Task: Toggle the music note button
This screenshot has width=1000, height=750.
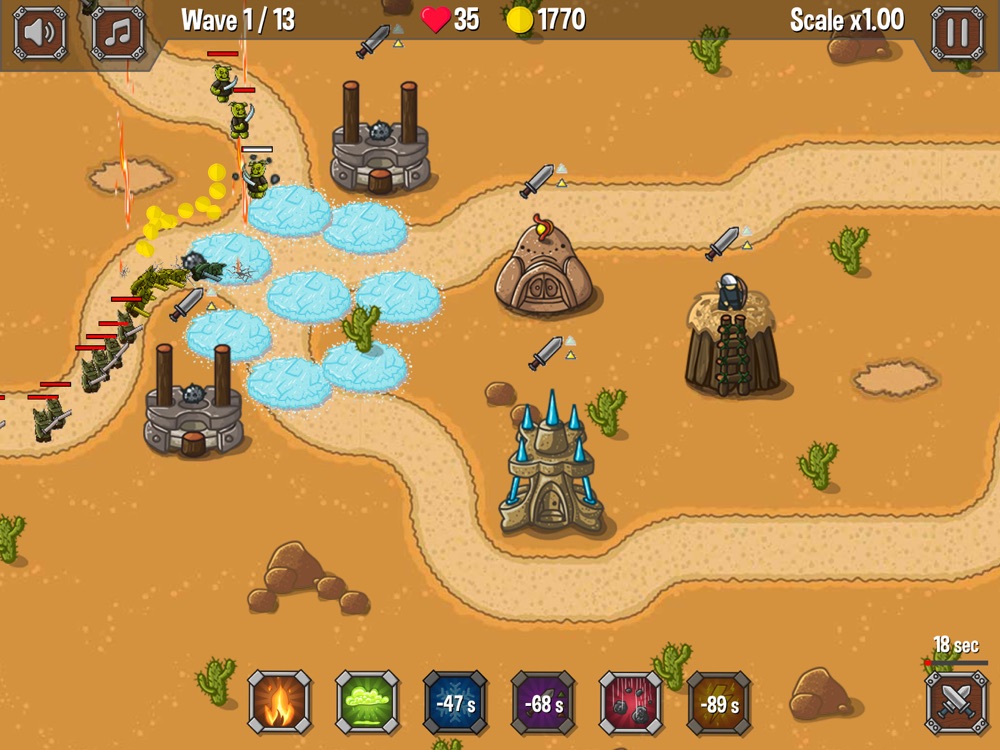Action: coord(118,33)
